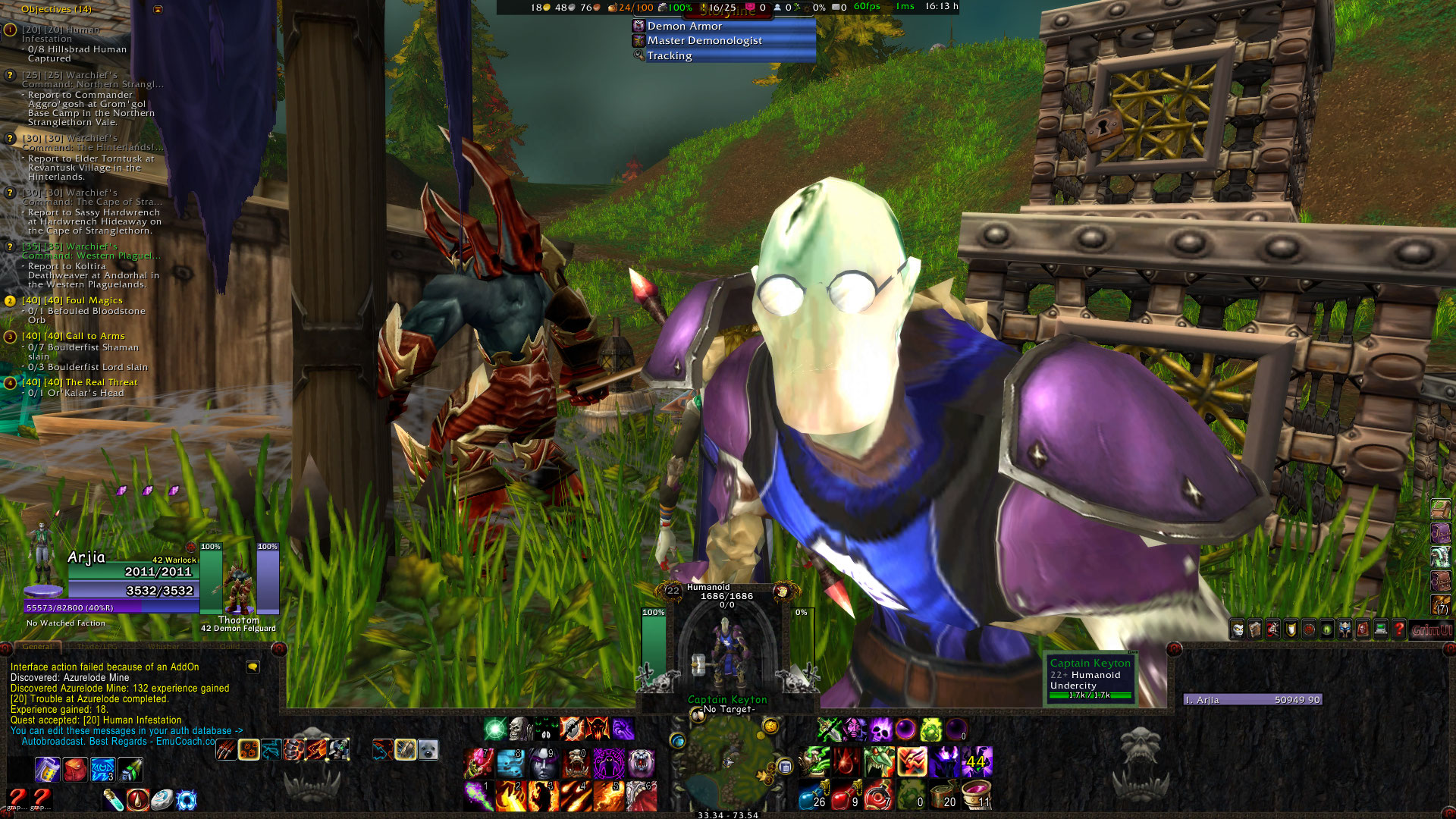This screenshot has height=819, width=1456.
Task: Switch to the General chat tab
Action: (x=37, y=647)
